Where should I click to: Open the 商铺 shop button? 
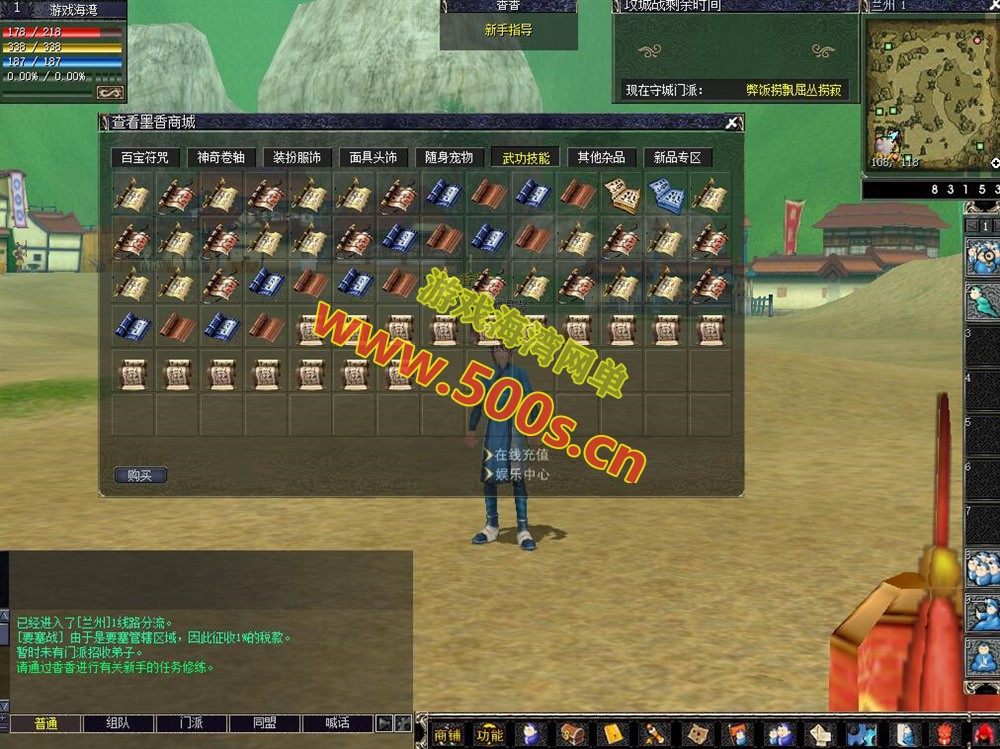(x=448, y=734)
